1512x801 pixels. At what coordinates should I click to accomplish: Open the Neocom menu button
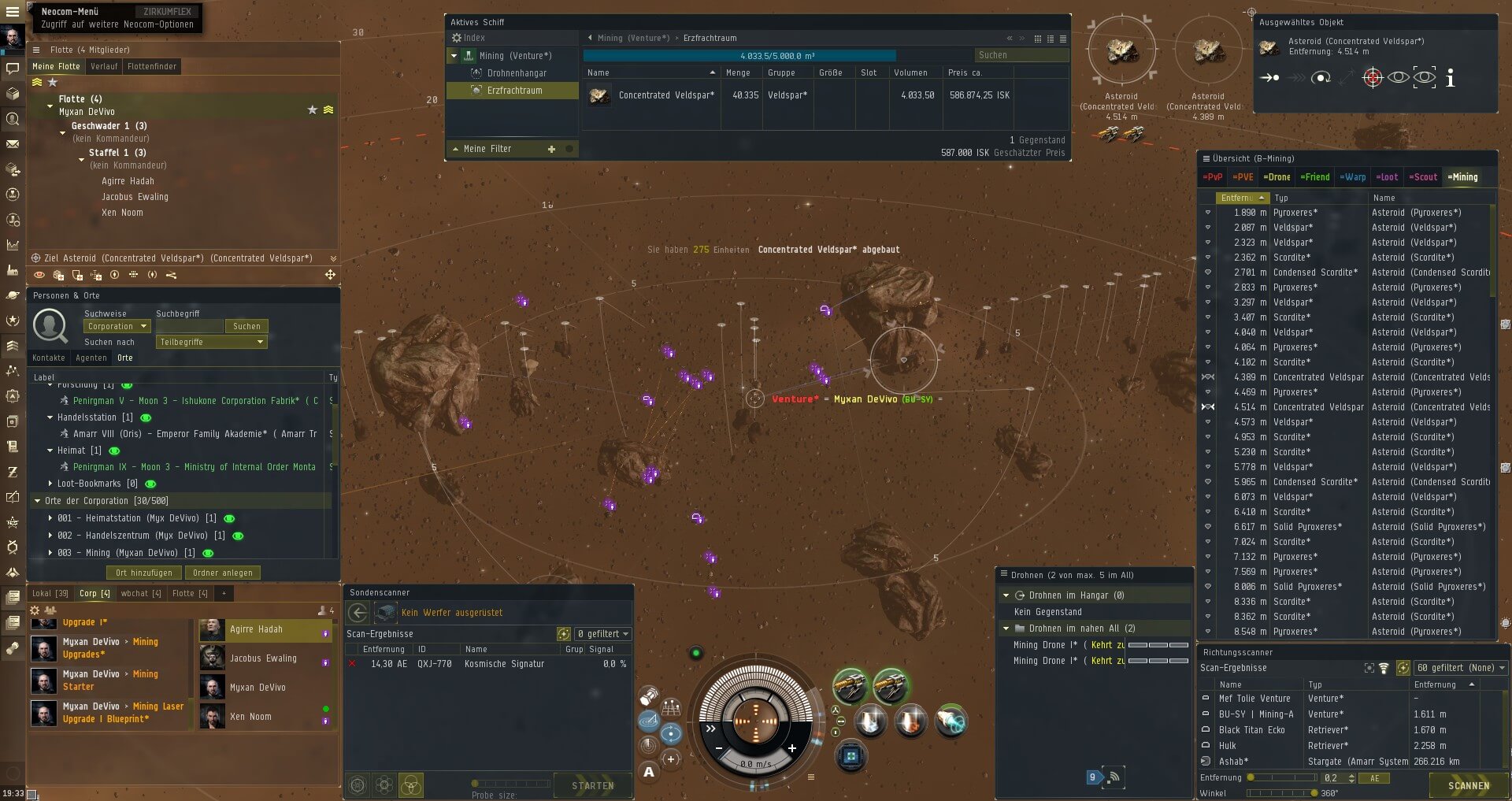13,12
